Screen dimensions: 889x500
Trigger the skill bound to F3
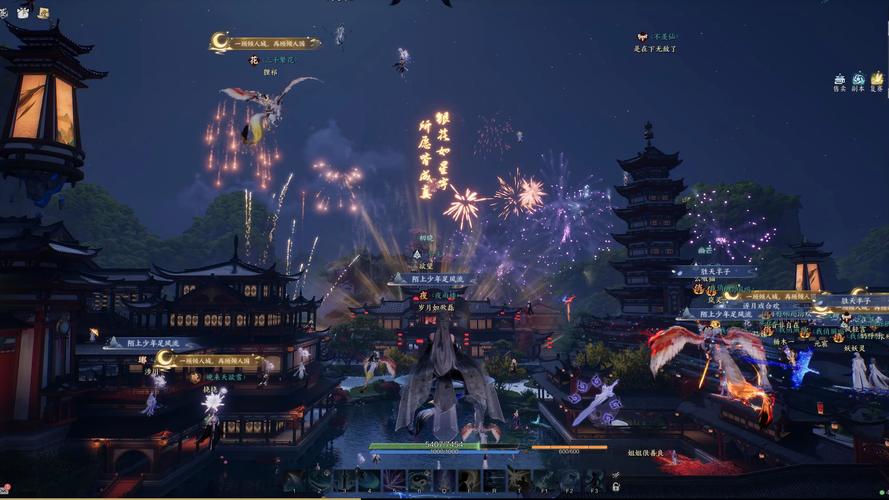(x=594, y=481)
